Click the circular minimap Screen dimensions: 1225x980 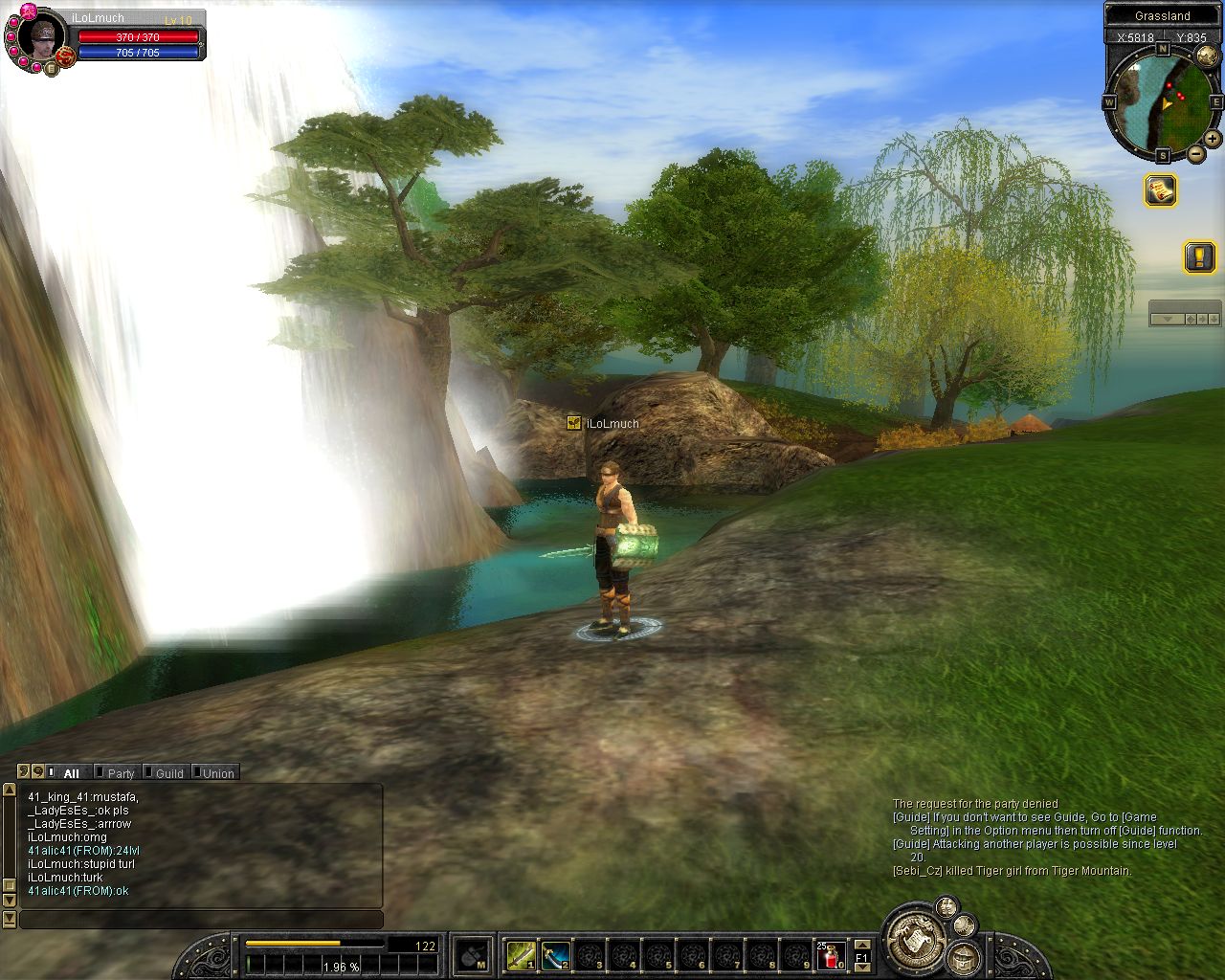(x=1162, y=100)
